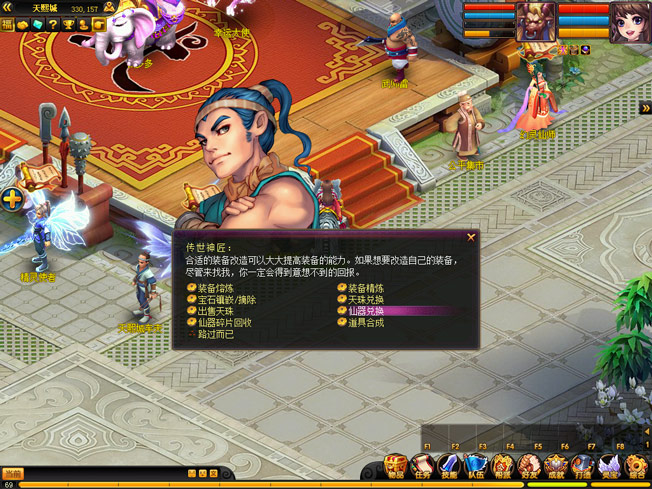The height and width of the screenshot is (489, 652).
Task: Open the 打造 forging hammer menu
Action: (582, 468)
